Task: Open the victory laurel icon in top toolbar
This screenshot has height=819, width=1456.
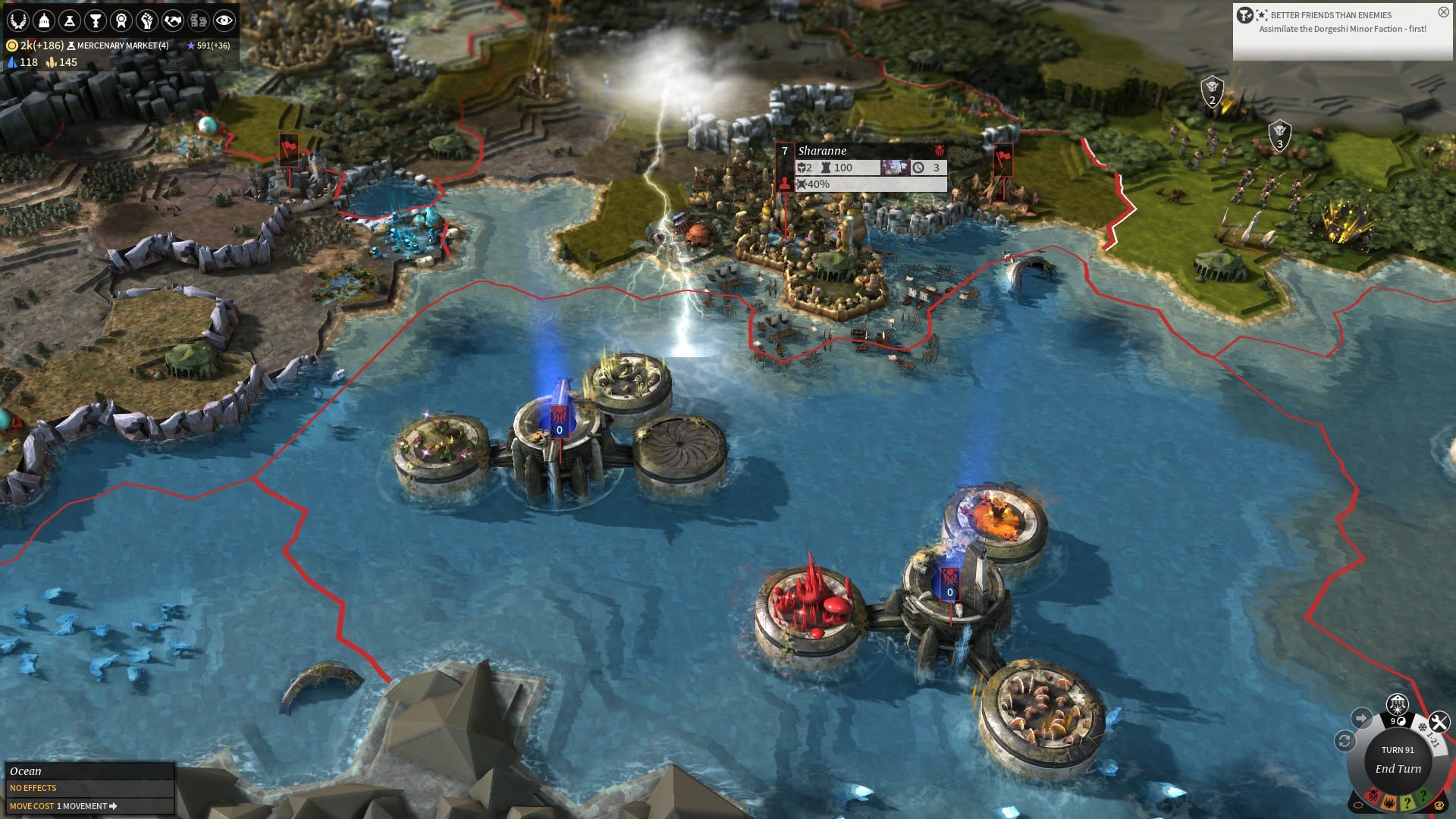Action: (x=18, y=19)
